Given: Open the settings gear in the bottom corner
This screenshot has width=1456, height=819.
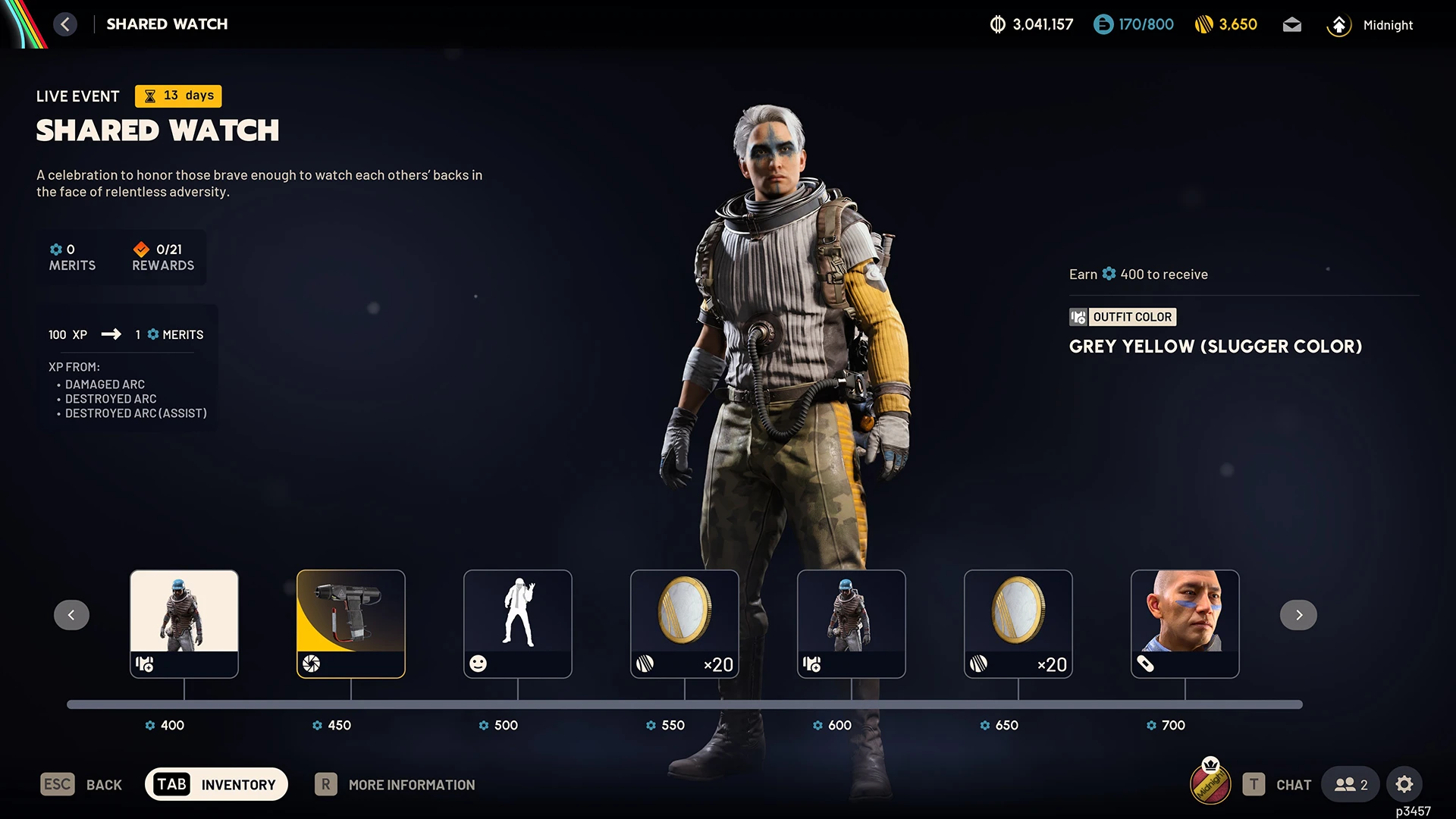Looking at the screenshot, I should (1405, 784).
